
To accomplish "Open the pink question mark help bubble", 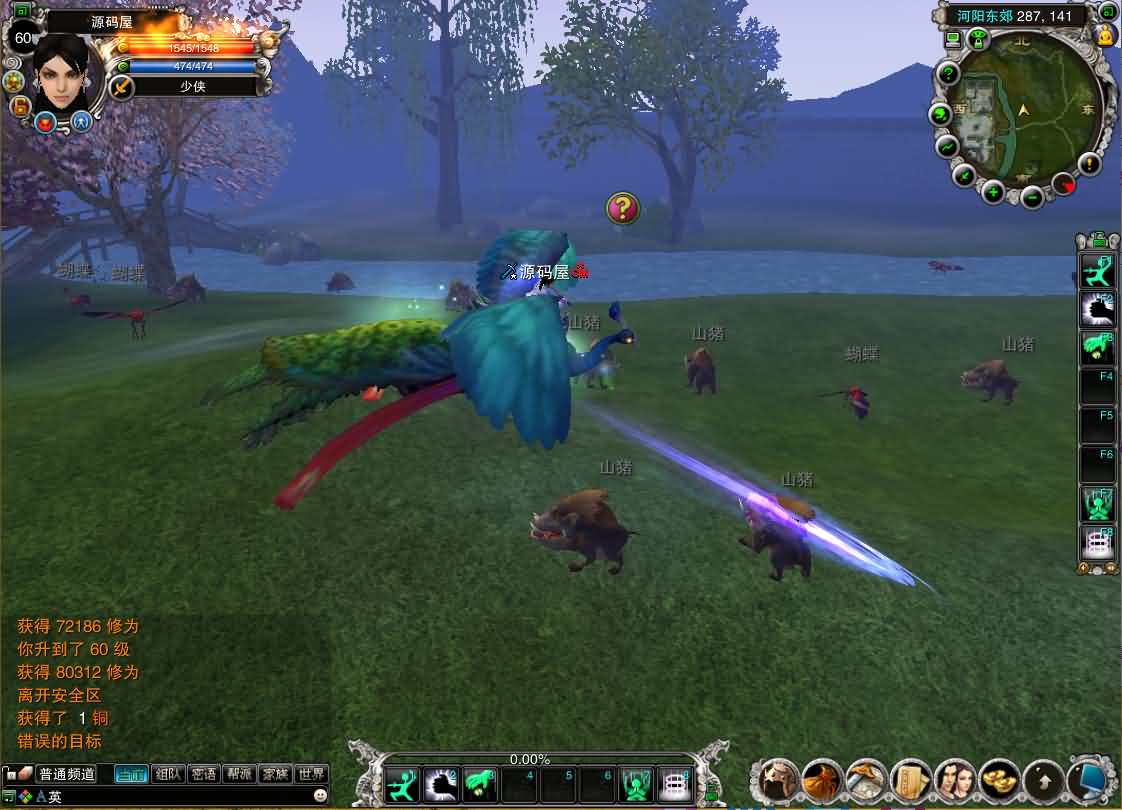I will (622, 208).
